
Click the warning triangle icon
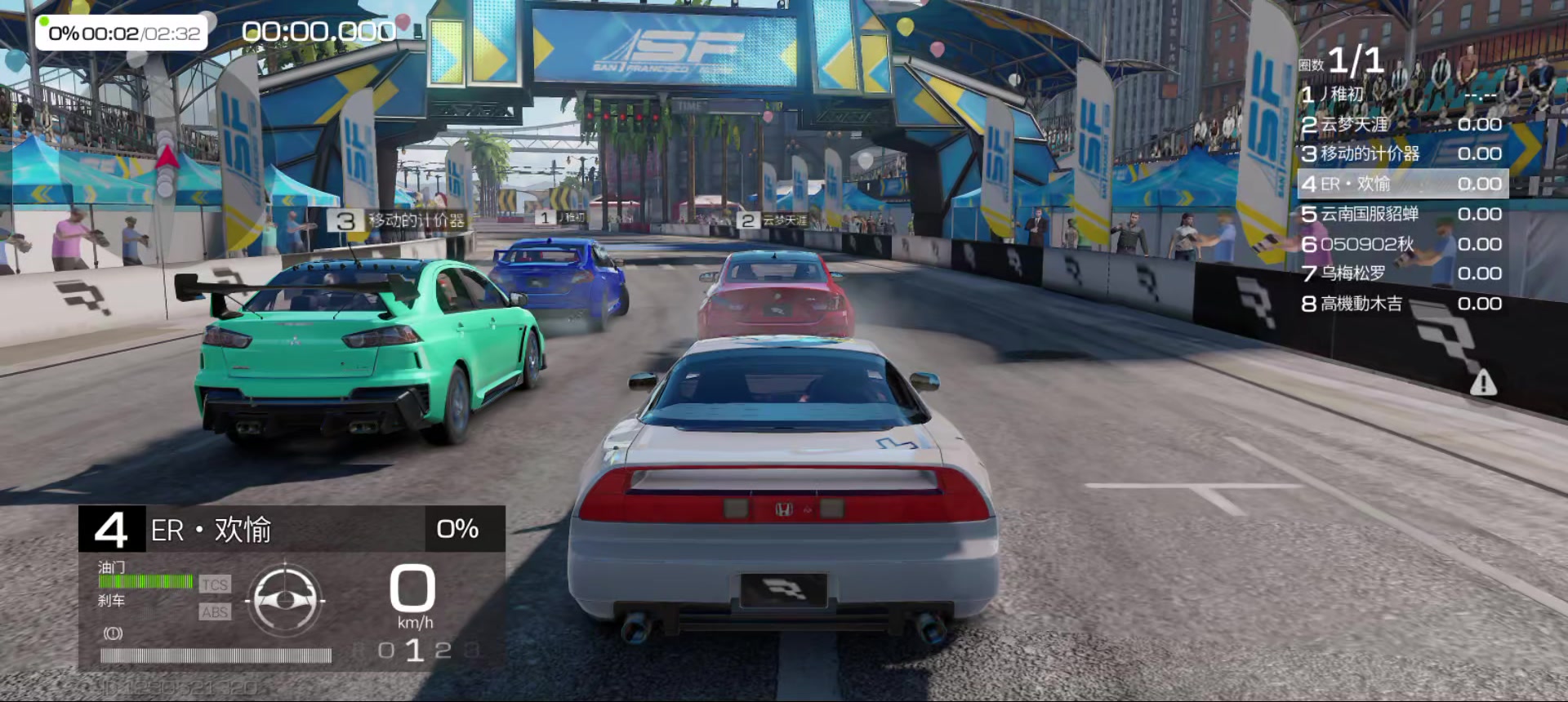(x=1483, y=383)
